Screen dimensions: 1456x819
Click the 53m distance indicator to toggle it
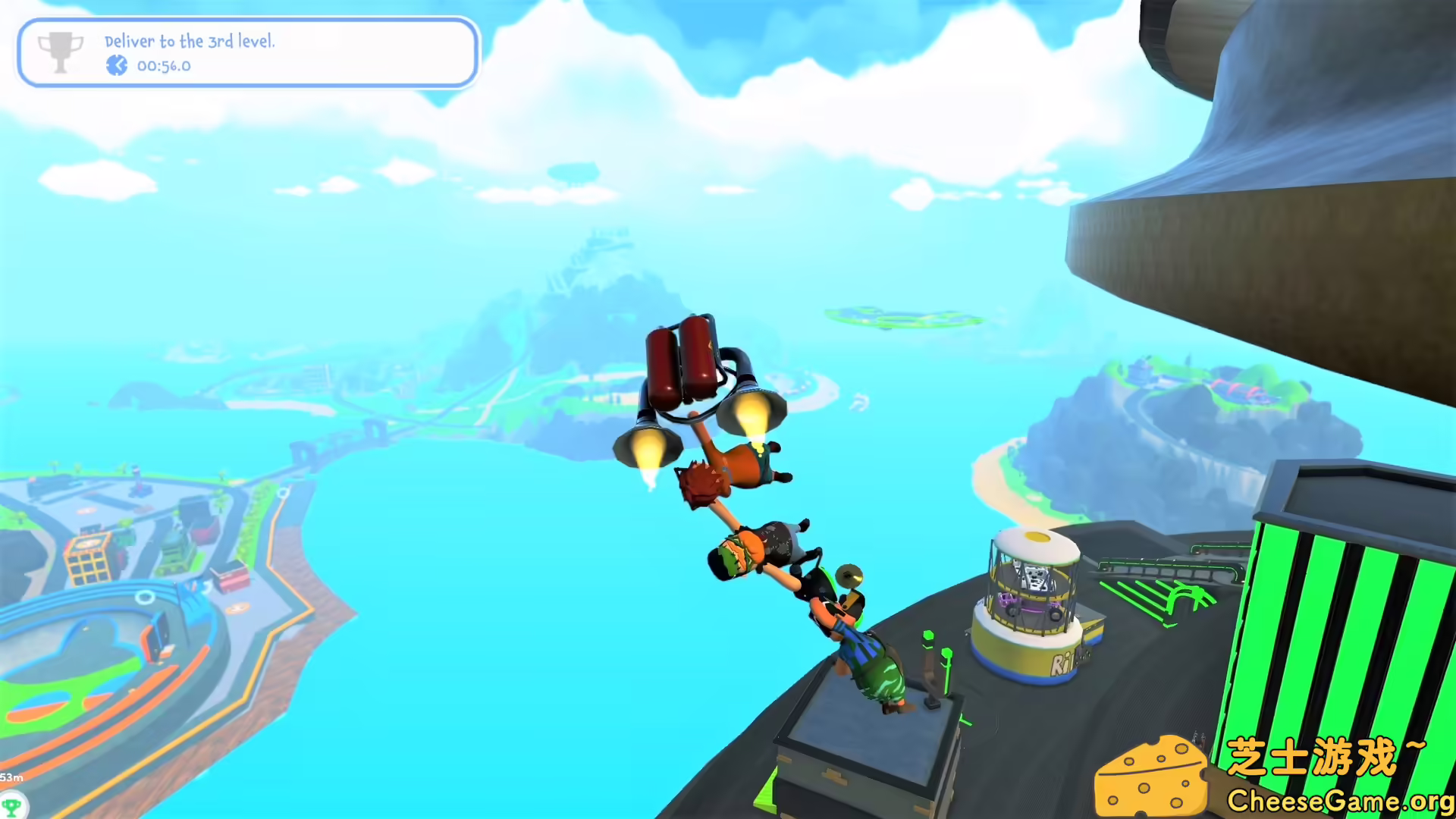(x=11, y=777)
